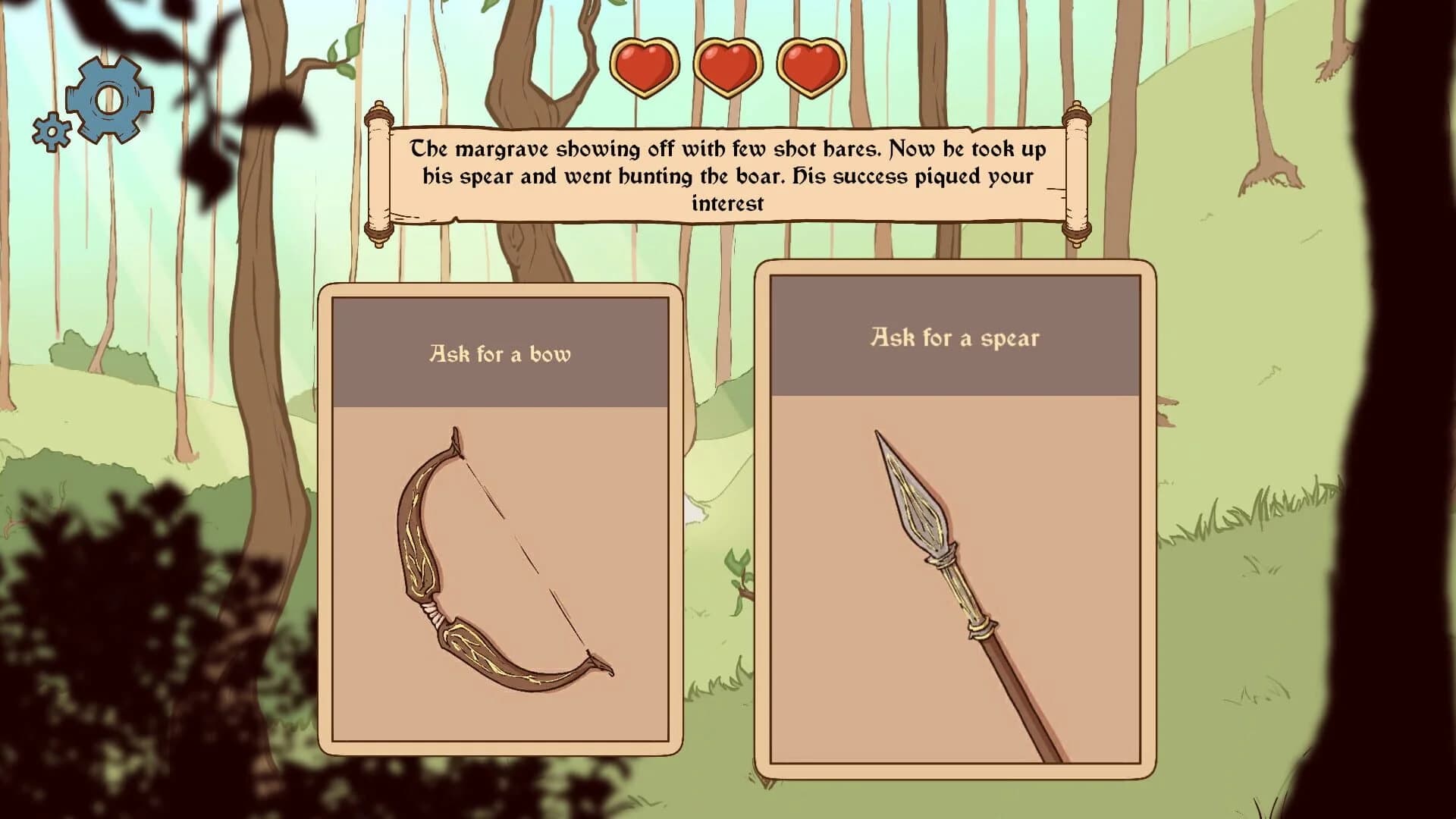Click the third heart icon
Image resolution: width=1456 pixels, height=819 pixels.
810,67
